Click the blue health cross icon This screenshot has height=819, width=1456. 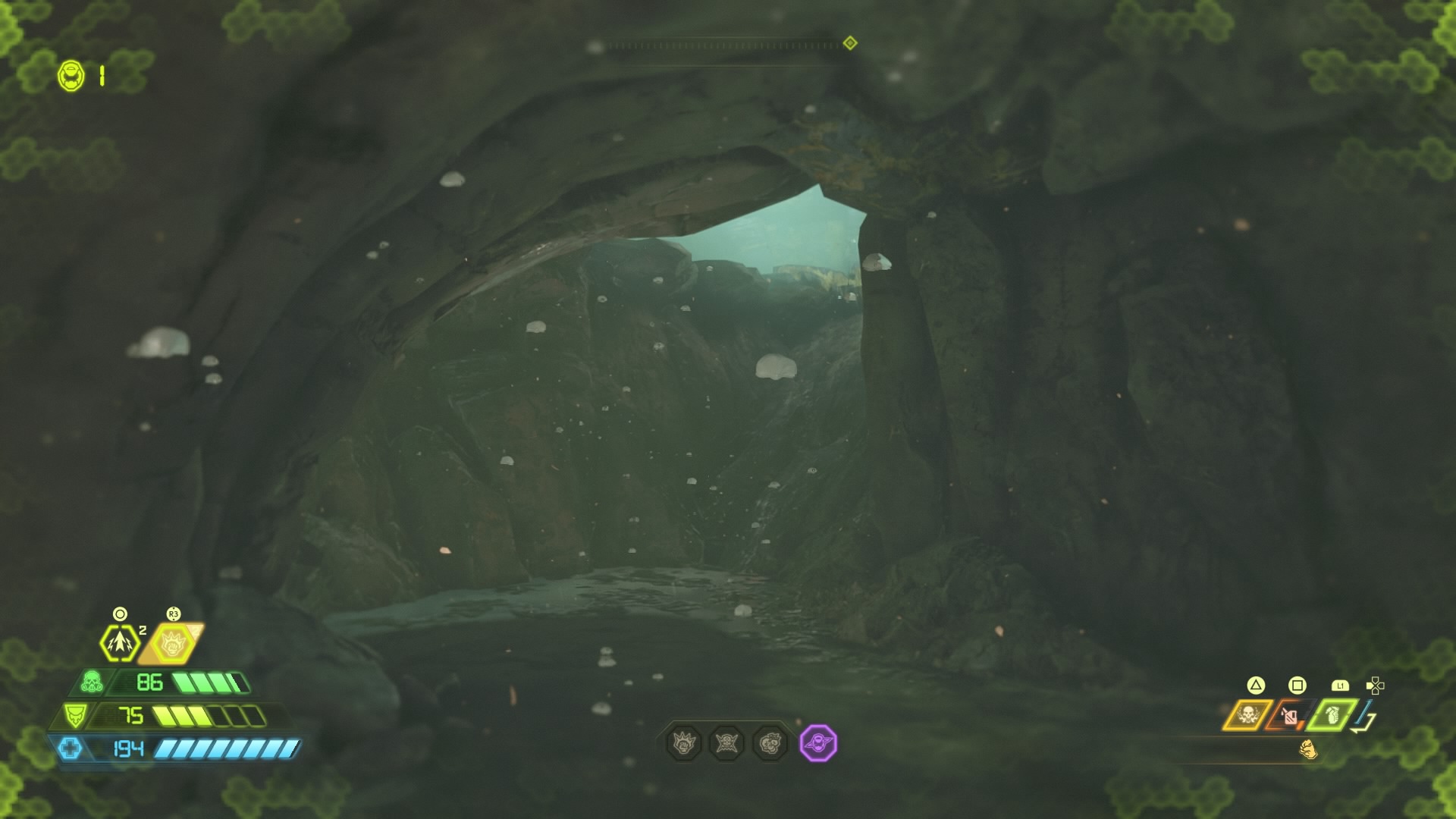[70, 748]
